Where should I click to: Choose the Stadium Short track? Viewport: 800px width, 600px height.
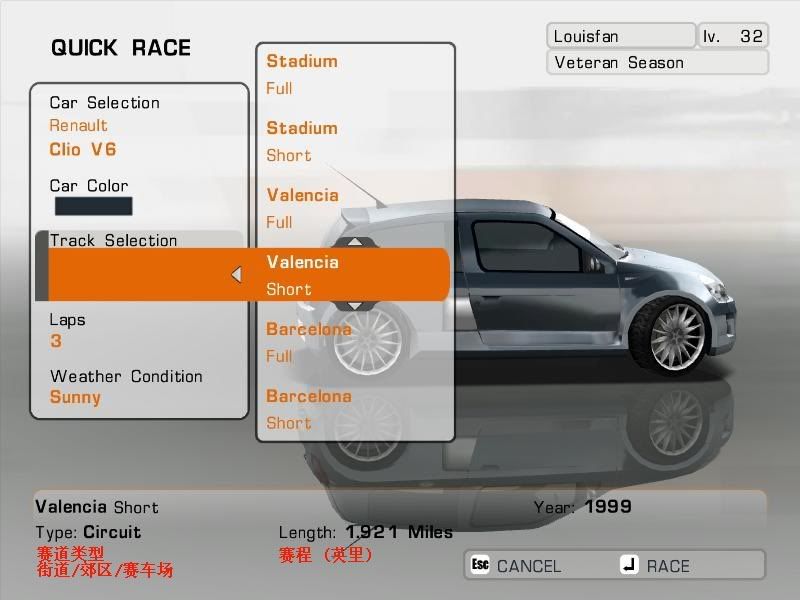tap(355, 142)
